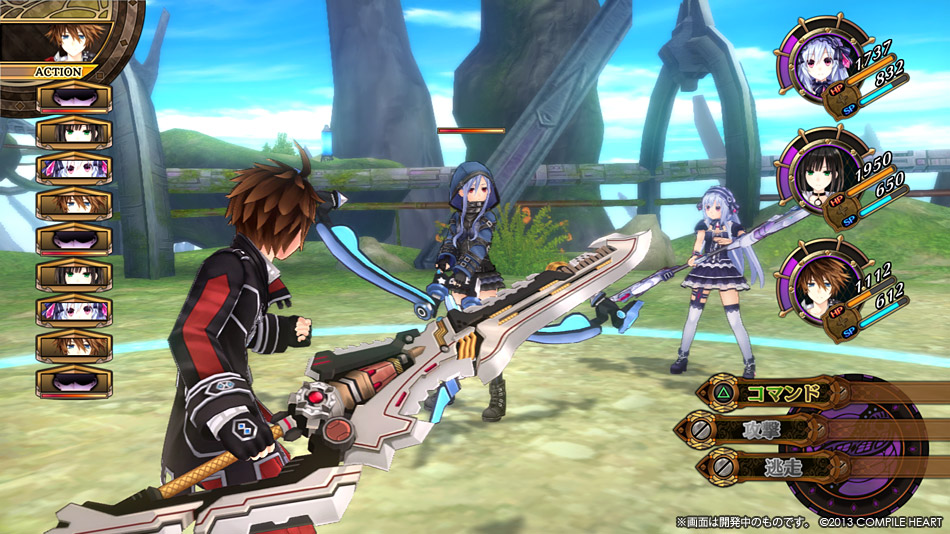The height and width of the screenshot is (534, 950).
Task: Open the コマンド command menu
Action: 770,392
